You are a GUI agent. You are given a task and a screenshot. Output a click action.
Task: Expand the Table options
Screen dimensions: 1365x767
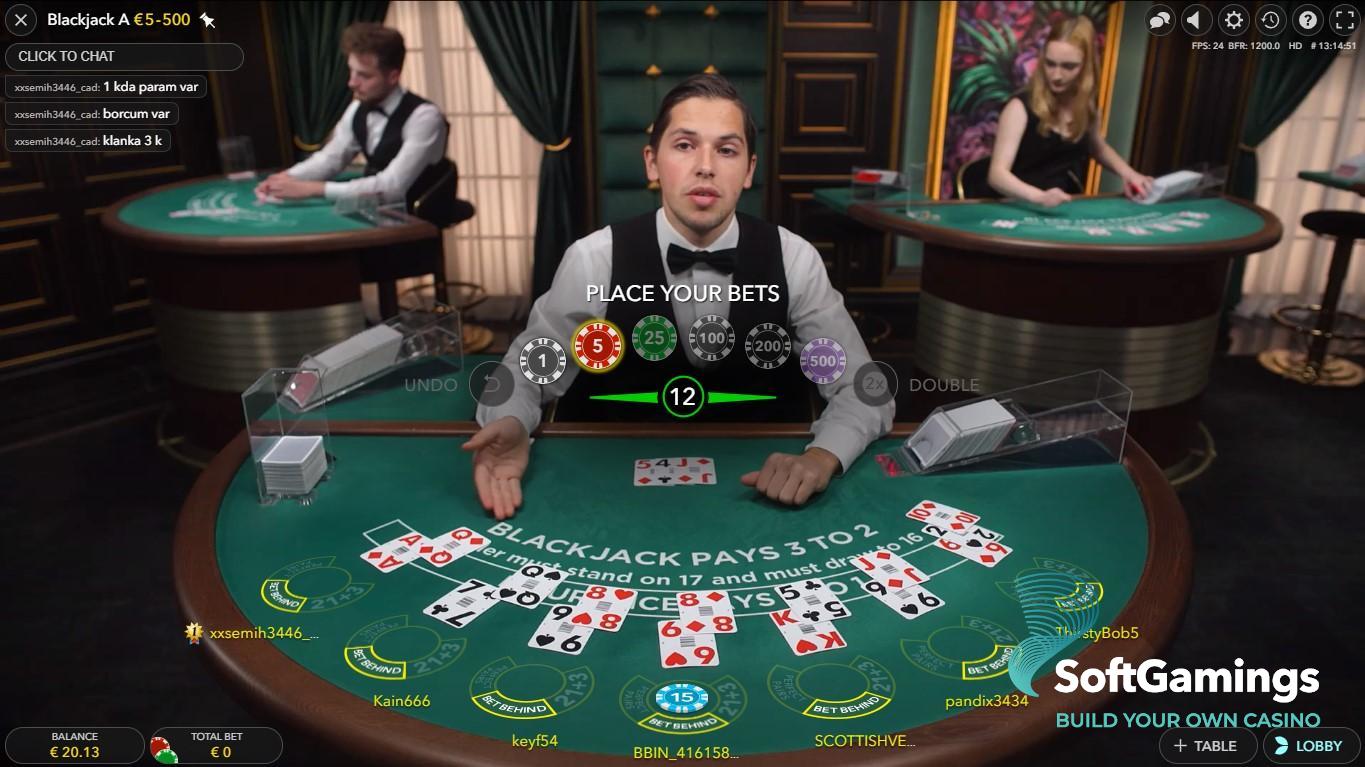(1207, 745)
